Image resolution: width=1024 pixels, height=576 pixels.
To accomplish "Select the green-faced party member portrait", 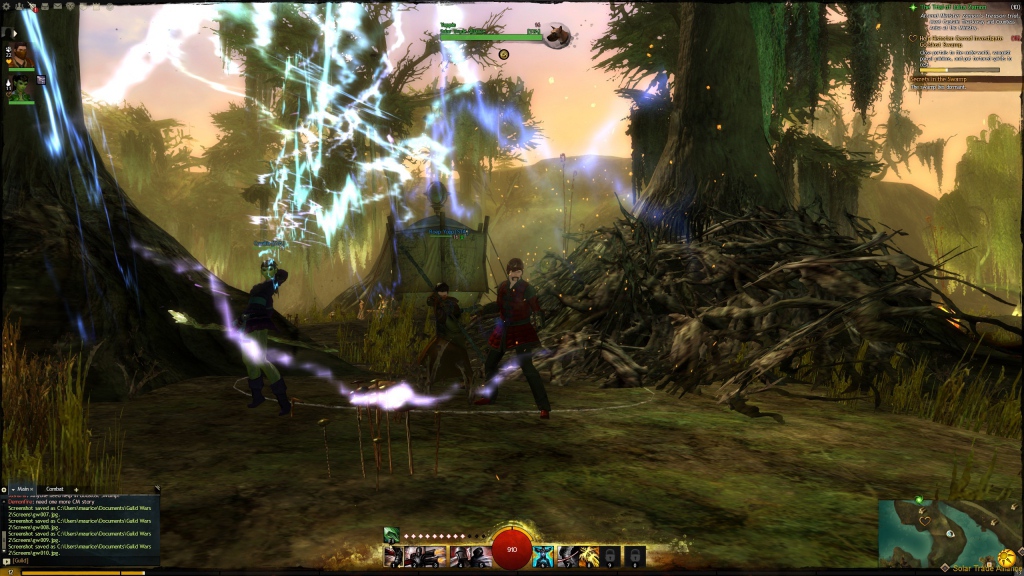I will pyautogui.click(x=19, y=88).
